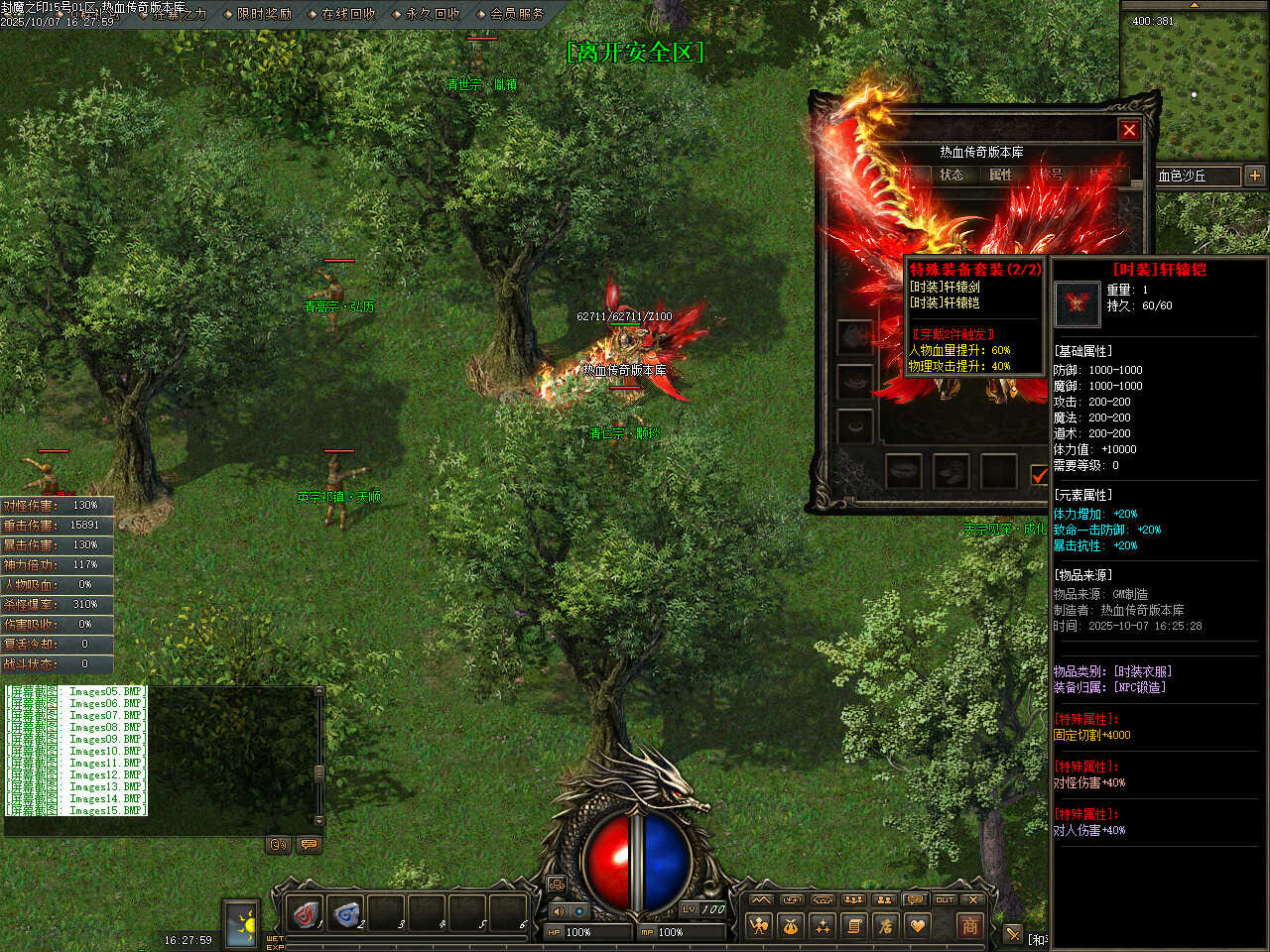Open the money bag inventory icon

[x=791, y=925]
